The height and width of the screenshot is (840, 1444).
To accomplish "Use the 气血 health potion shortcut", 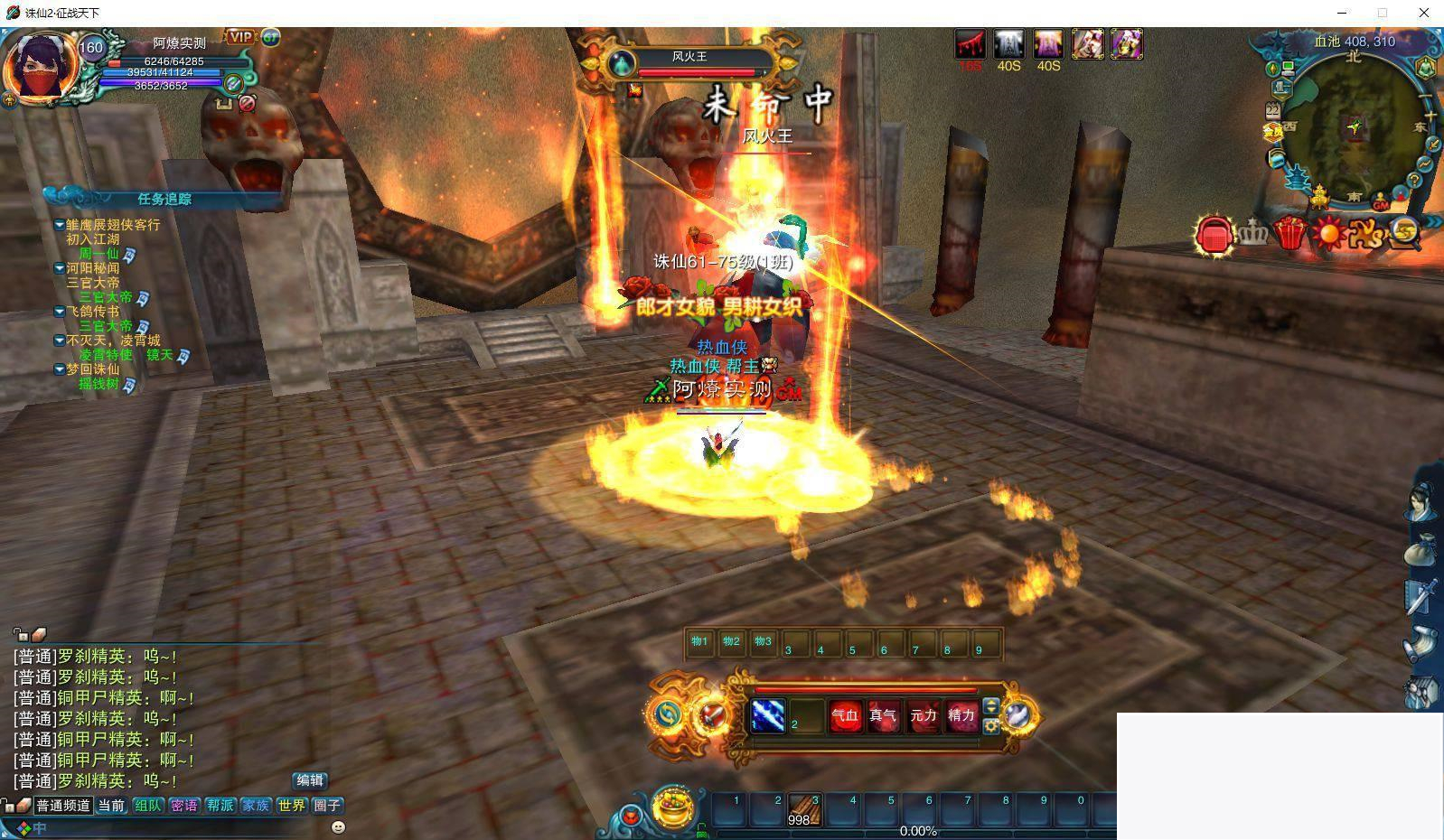I will [x=845, y=716].
